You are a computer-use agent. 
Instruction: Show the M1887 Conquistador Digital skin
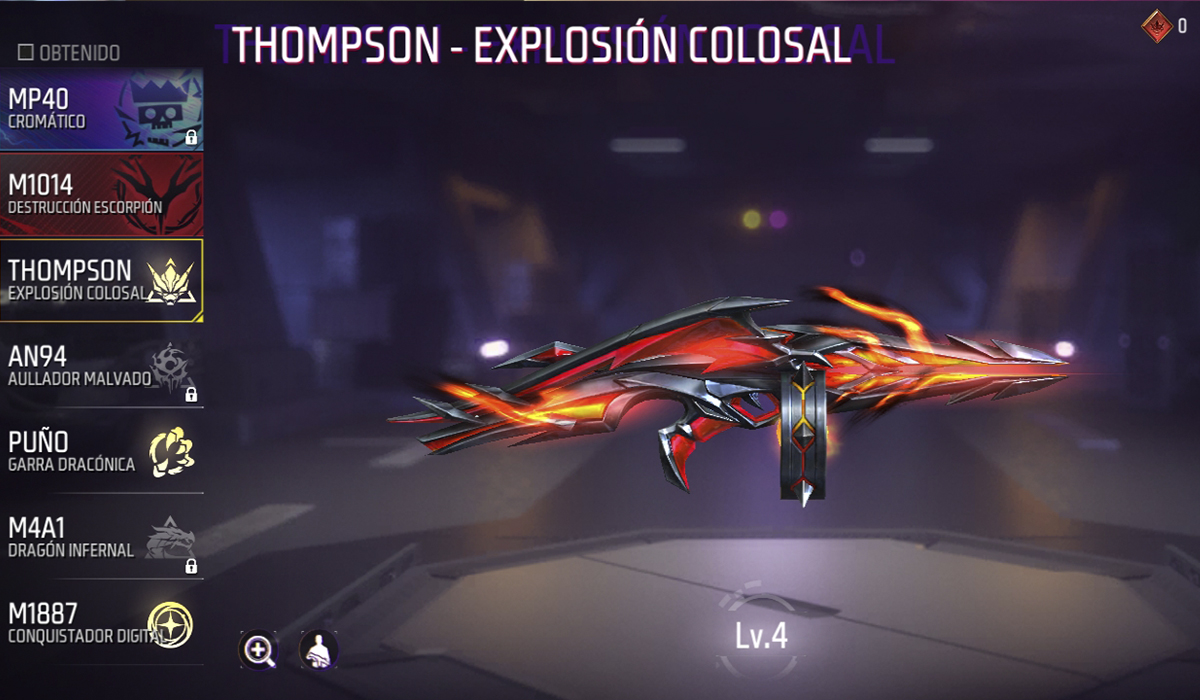pos(101,622)
